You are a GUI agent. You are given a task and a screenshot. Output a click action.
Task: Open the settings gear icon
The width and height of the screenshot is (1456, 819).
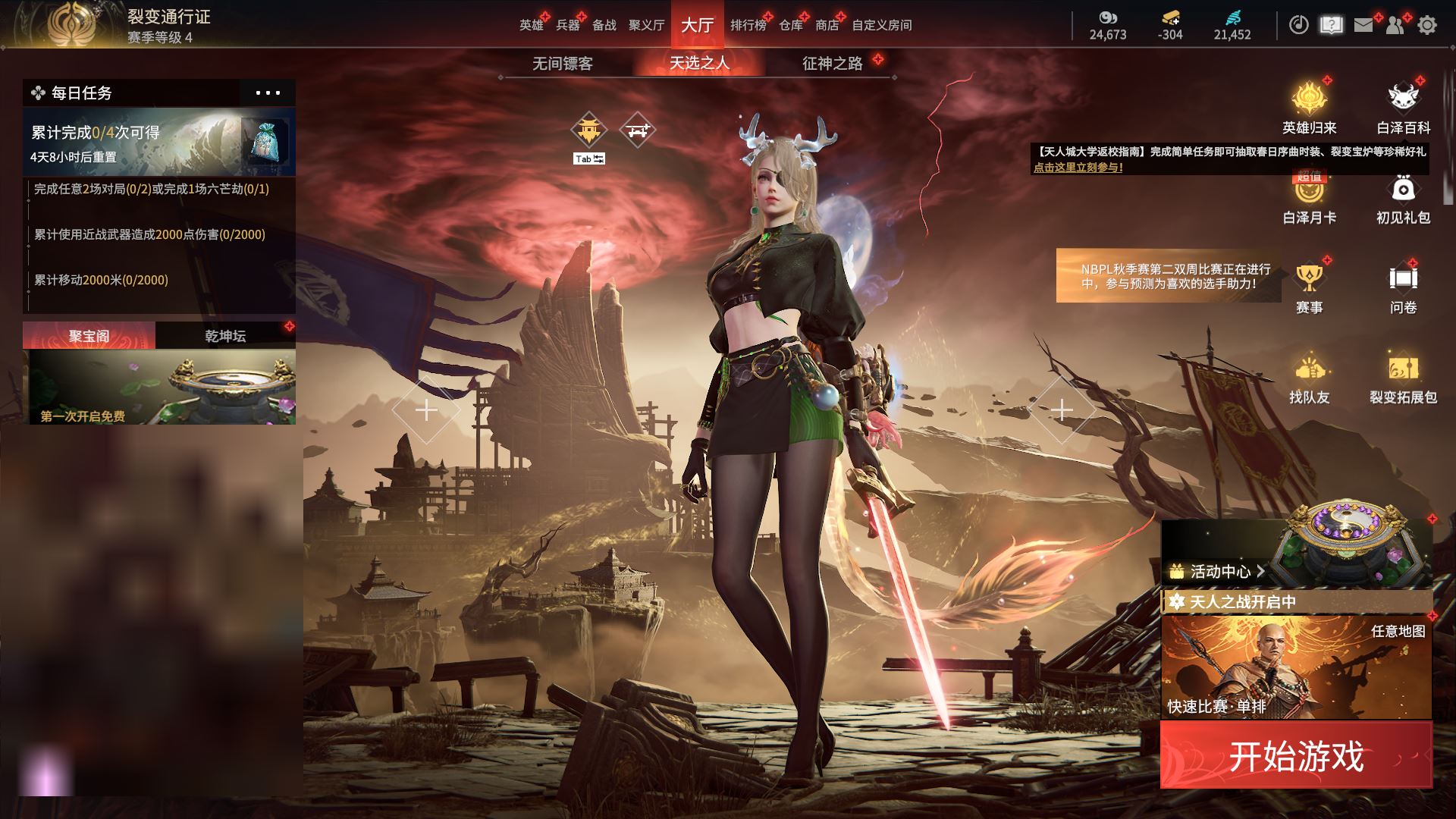tap(1426, 25)
